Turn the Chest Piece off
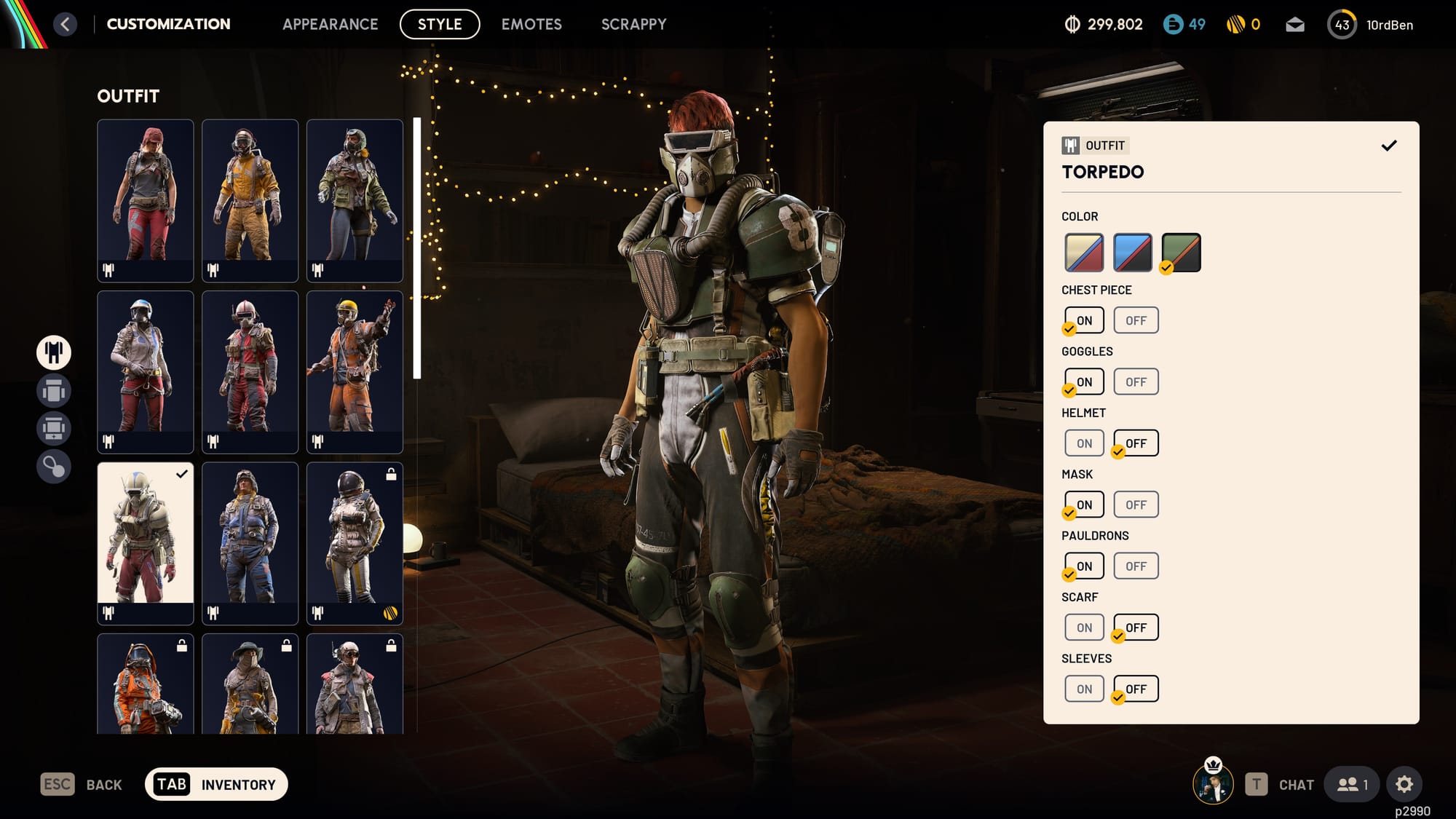The image size is (1456, 819). 1136,320
